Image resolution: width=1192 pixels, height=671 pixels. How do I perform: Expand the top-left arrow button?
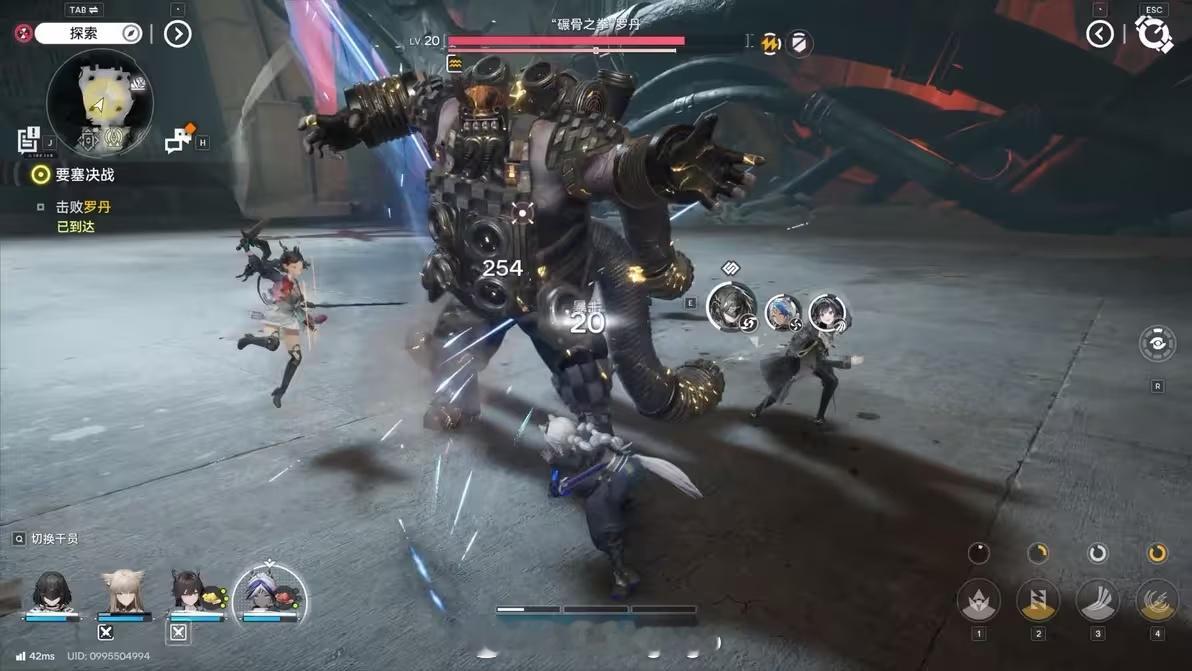[177, 34]
